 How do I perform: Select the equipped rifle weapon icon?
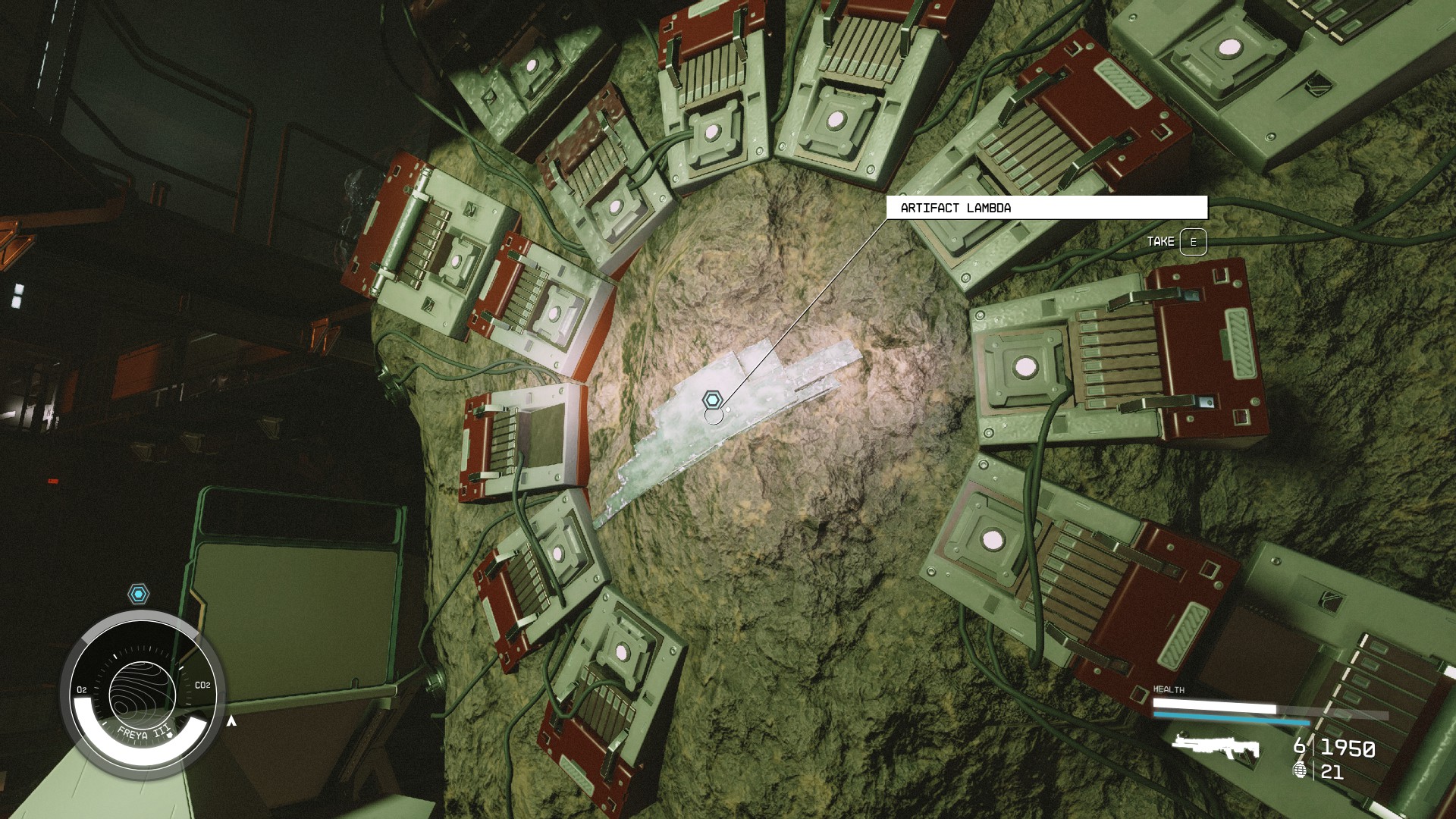[x=1216, y=747]
